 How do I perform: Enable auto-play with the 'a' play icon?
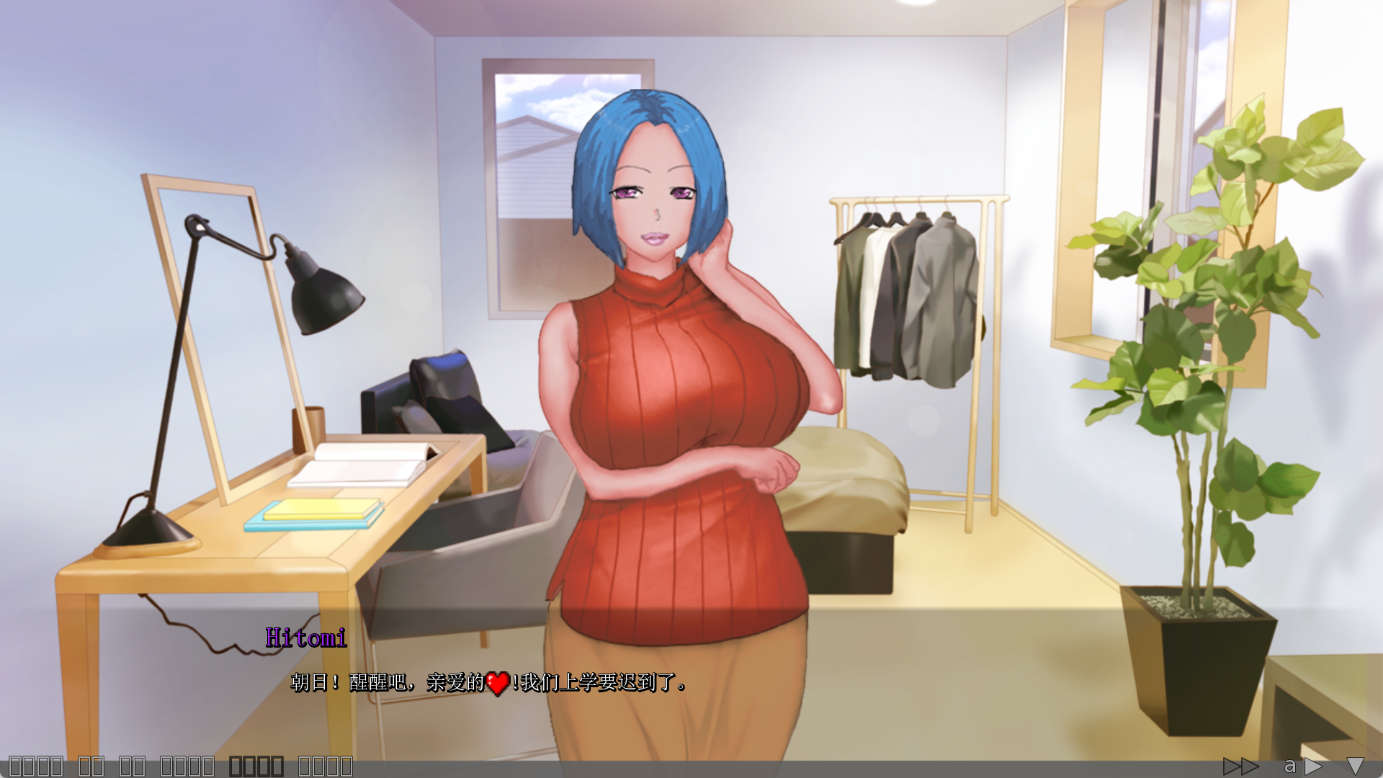1289,765
